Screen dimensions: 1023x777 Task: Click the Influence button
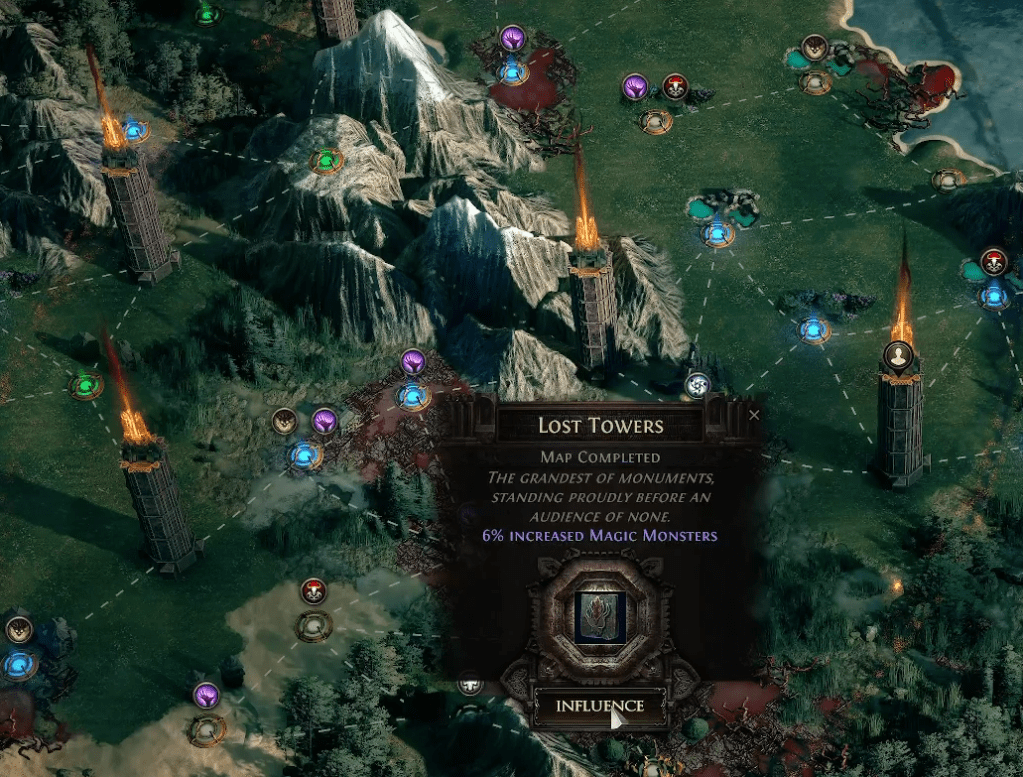pos(599,706)
